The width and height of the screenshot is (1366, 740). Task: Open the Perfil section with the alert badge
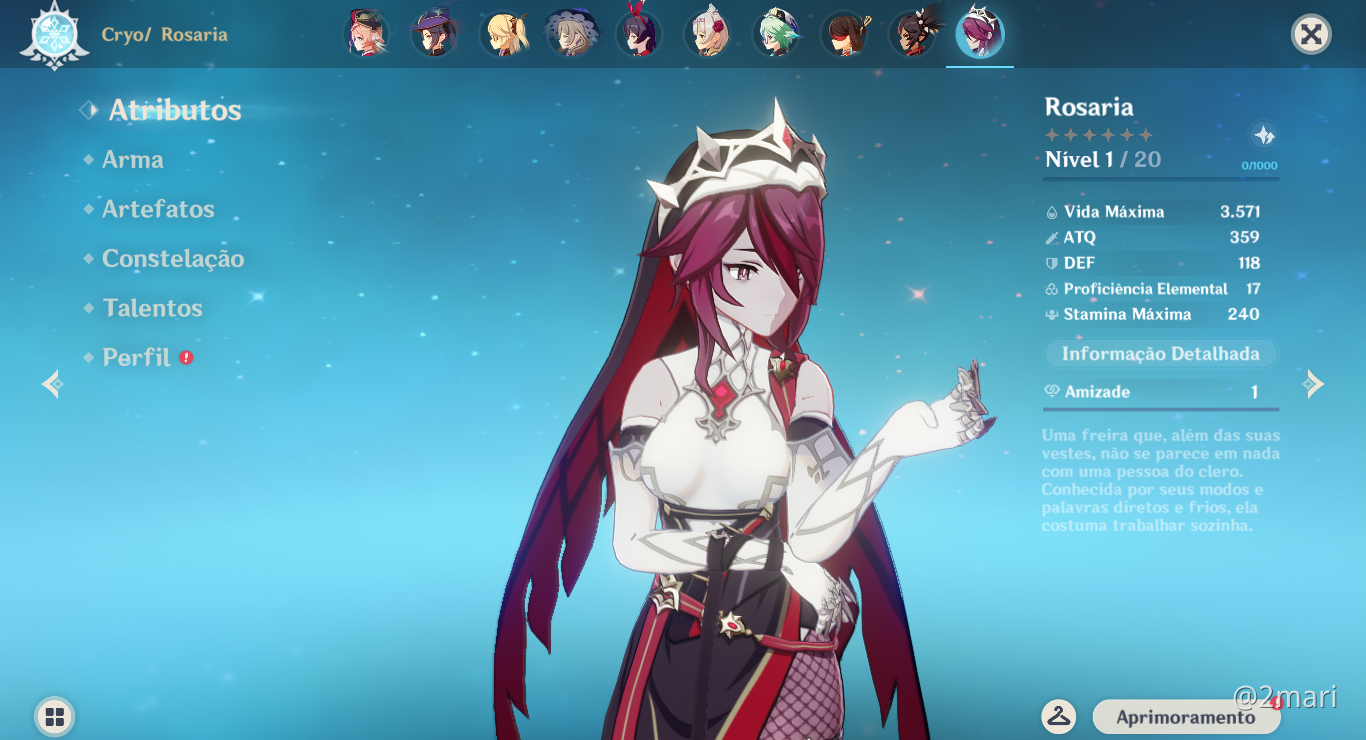(135, 357)
